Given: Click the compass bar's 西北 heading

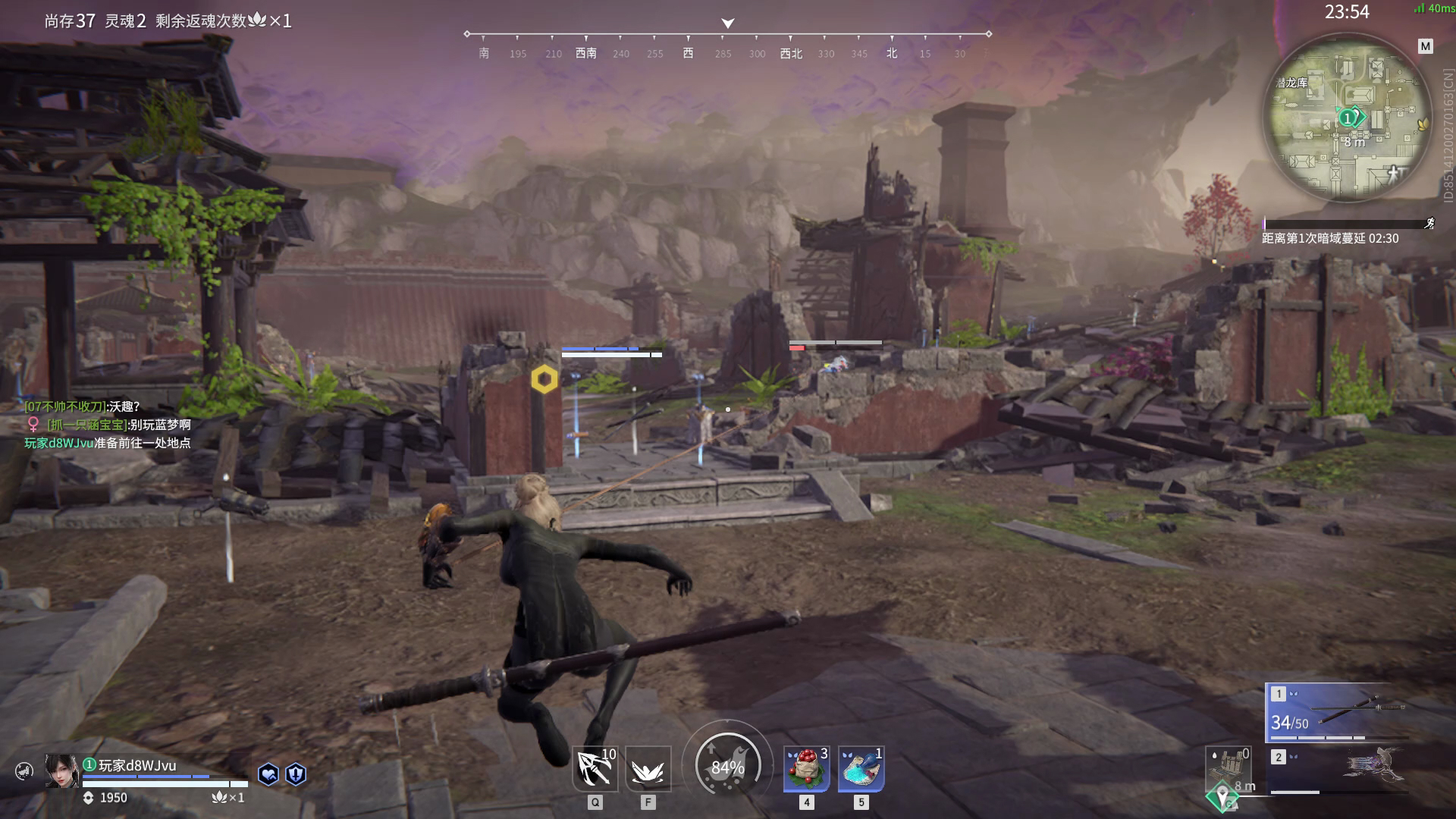Looking at the screenshot, I should coord(791,53).
